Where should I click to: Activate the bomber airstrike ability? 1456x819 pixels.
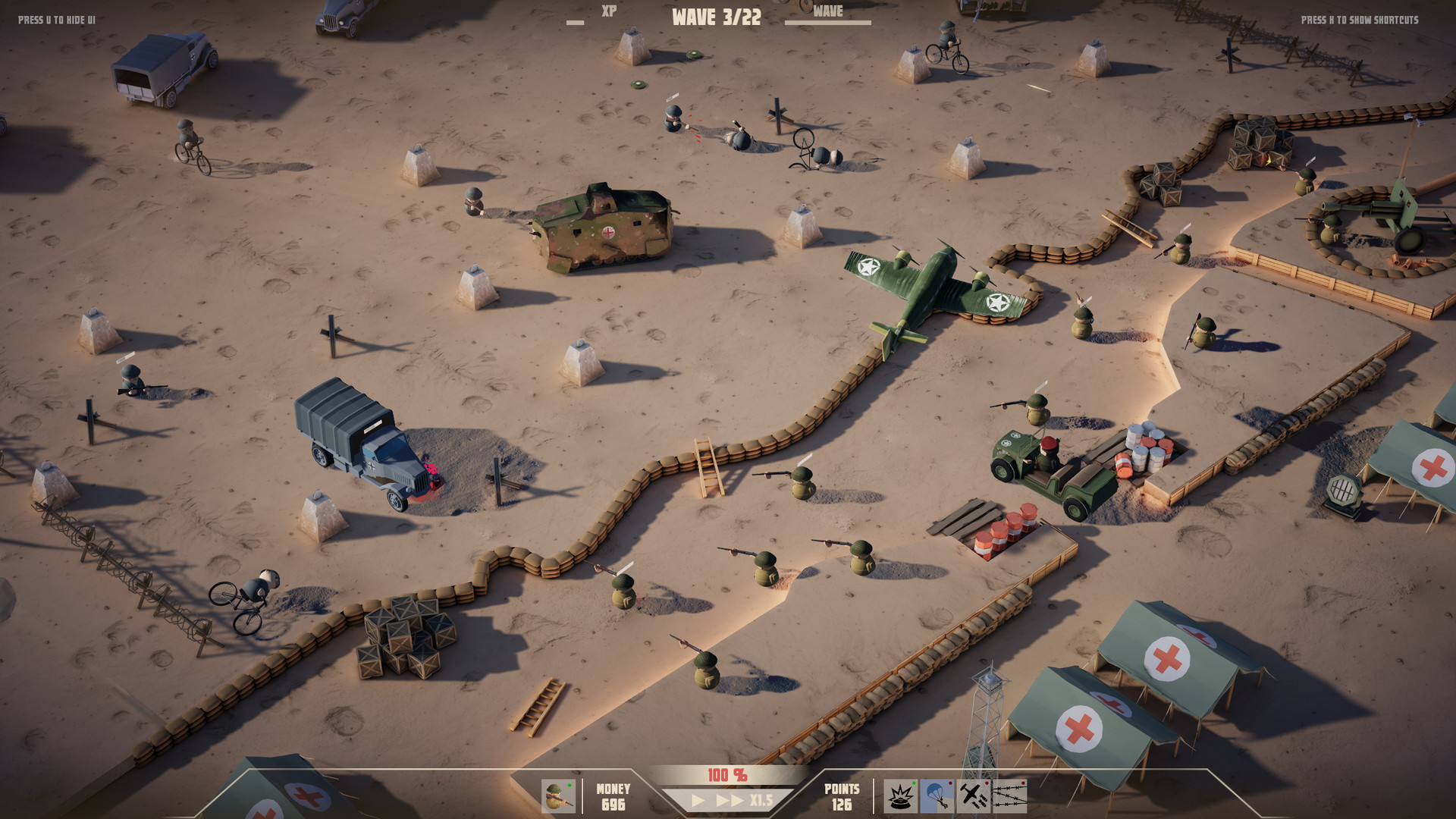coord(973,796)
